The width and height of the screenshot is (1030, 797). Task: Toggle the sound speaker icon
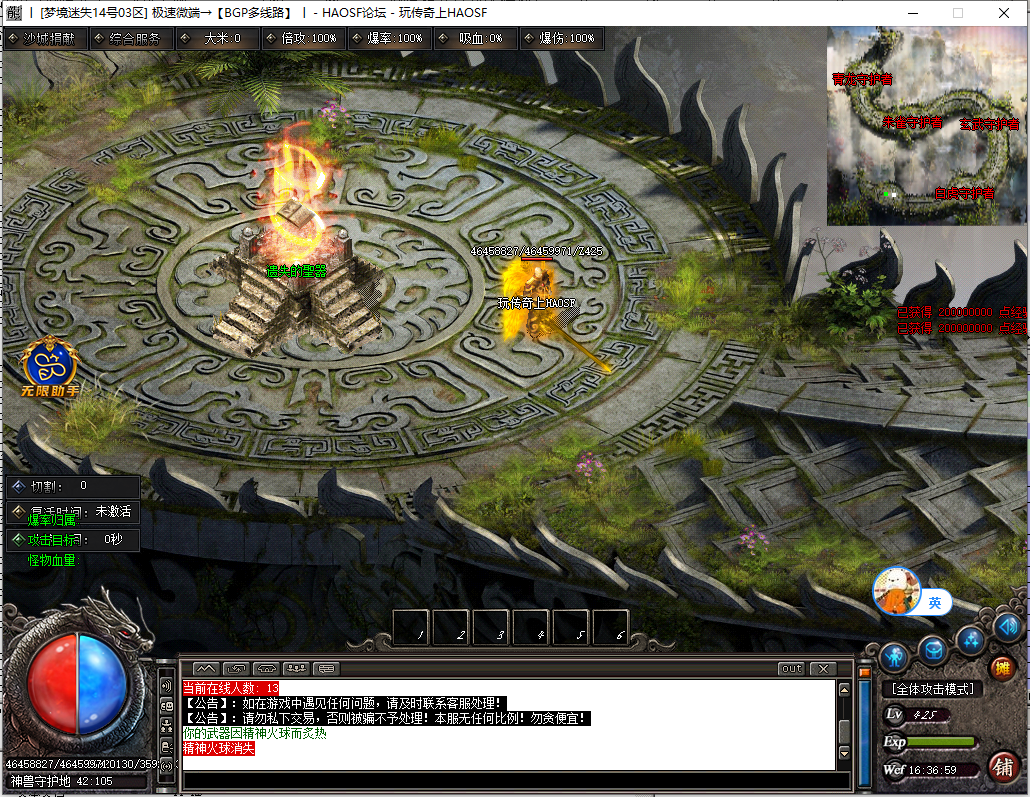coord(1007,628)
